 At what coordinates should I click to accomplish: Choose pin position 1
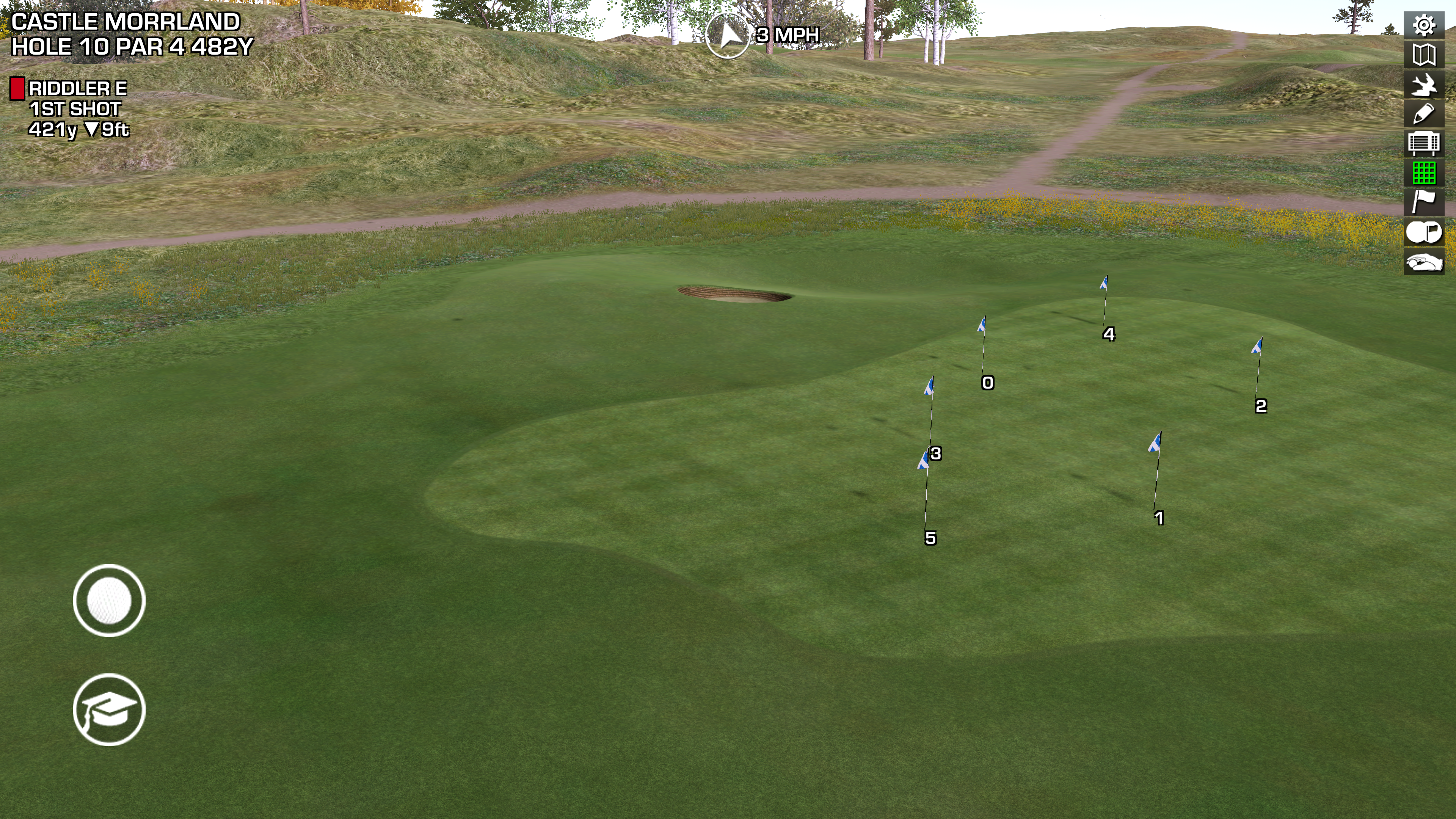1159,518
